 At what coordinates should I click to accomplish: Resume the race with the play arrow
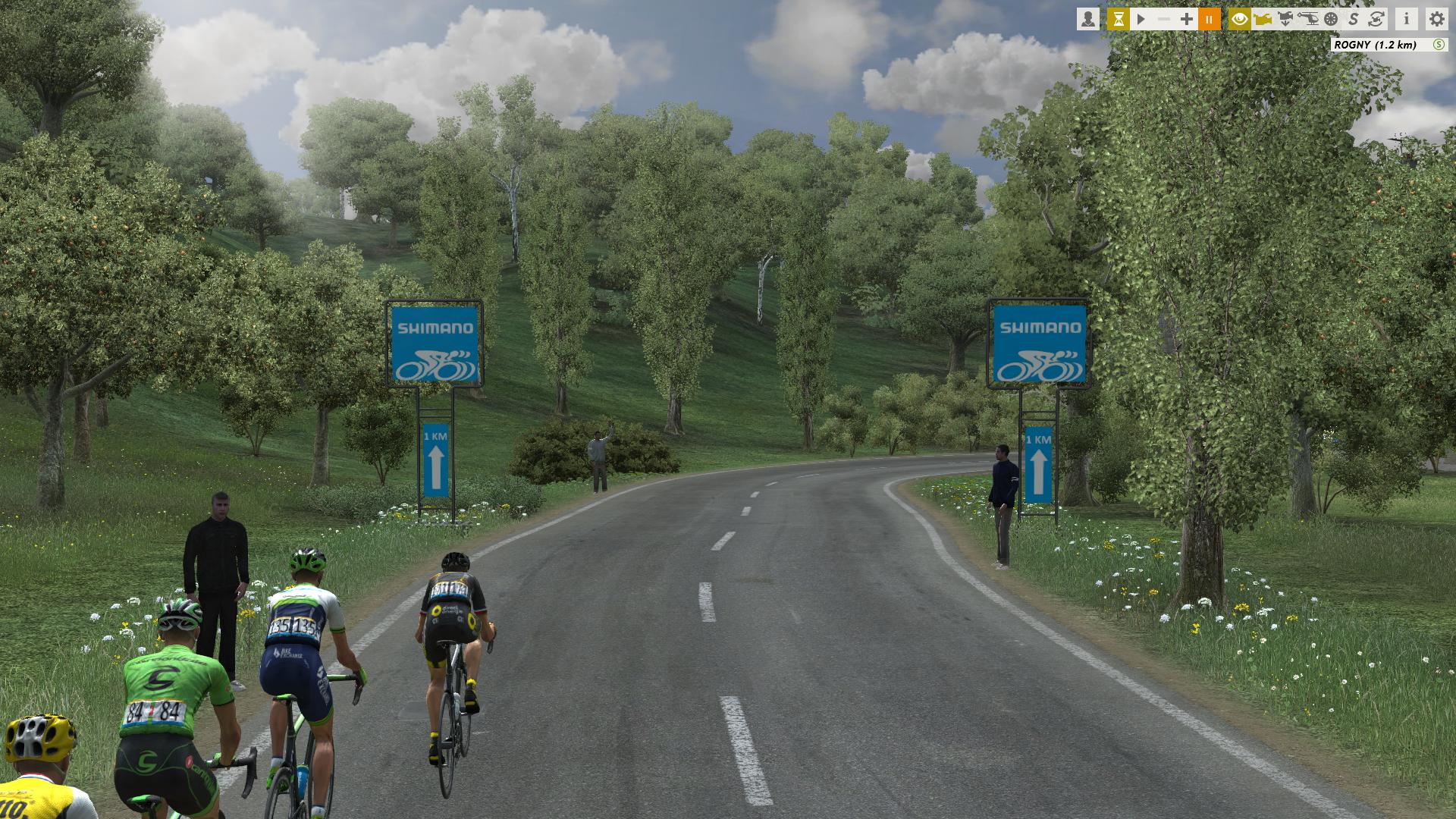point(1141,19)
